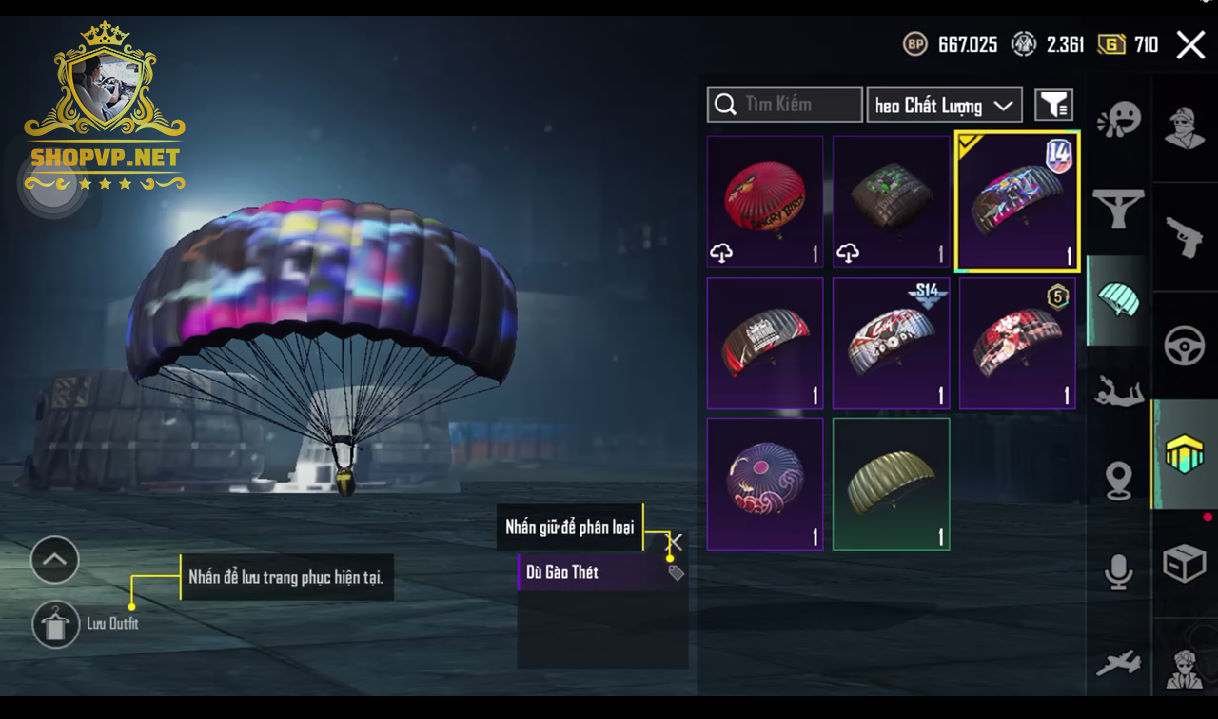Open the box crate tab

[1185, 563]
